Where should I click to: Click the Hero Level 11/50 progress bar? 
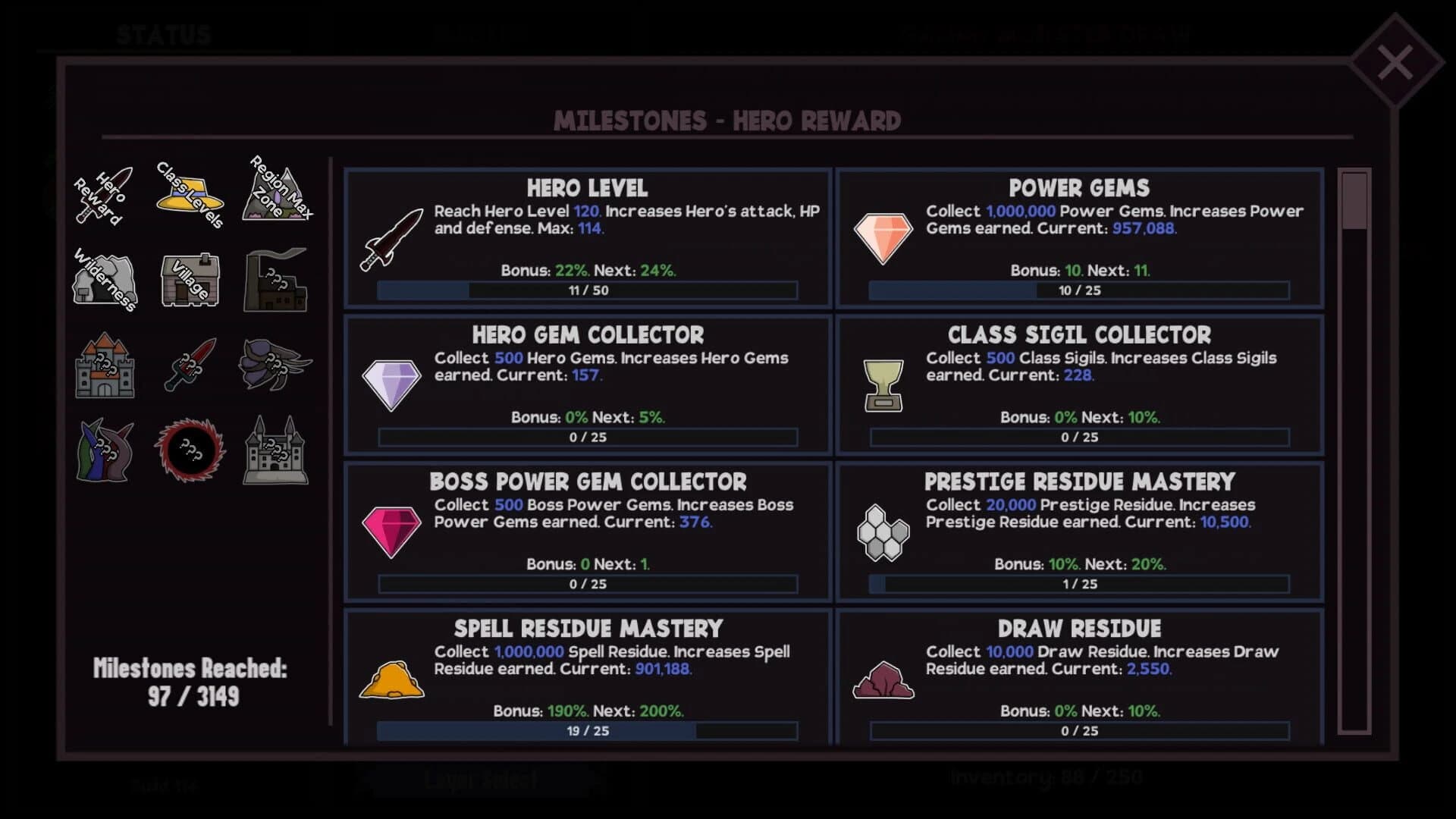pyautogui.click(x=587, y=290)
